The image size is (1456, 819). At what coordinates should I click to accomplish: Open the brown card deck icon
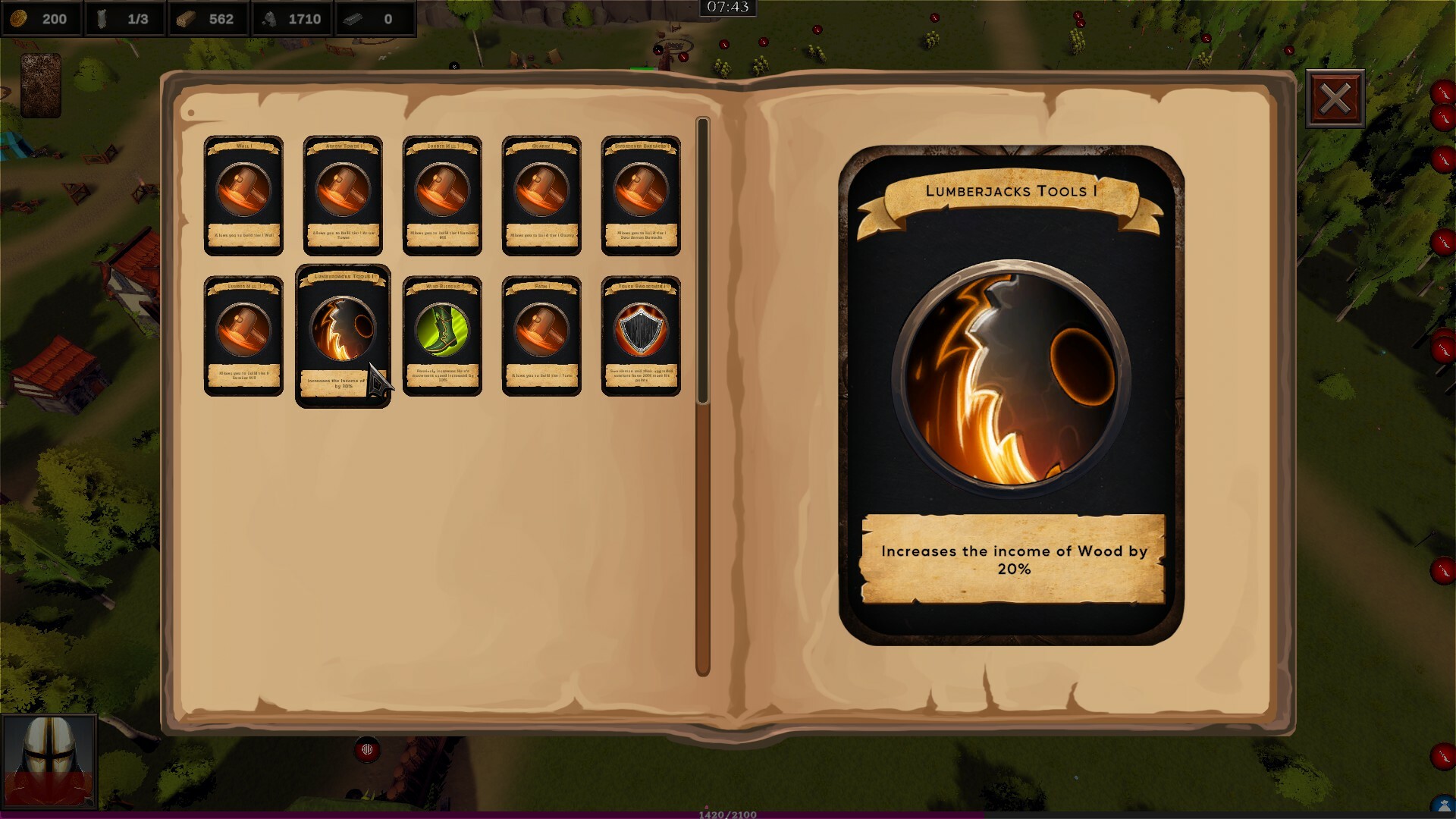click(41, 85)
